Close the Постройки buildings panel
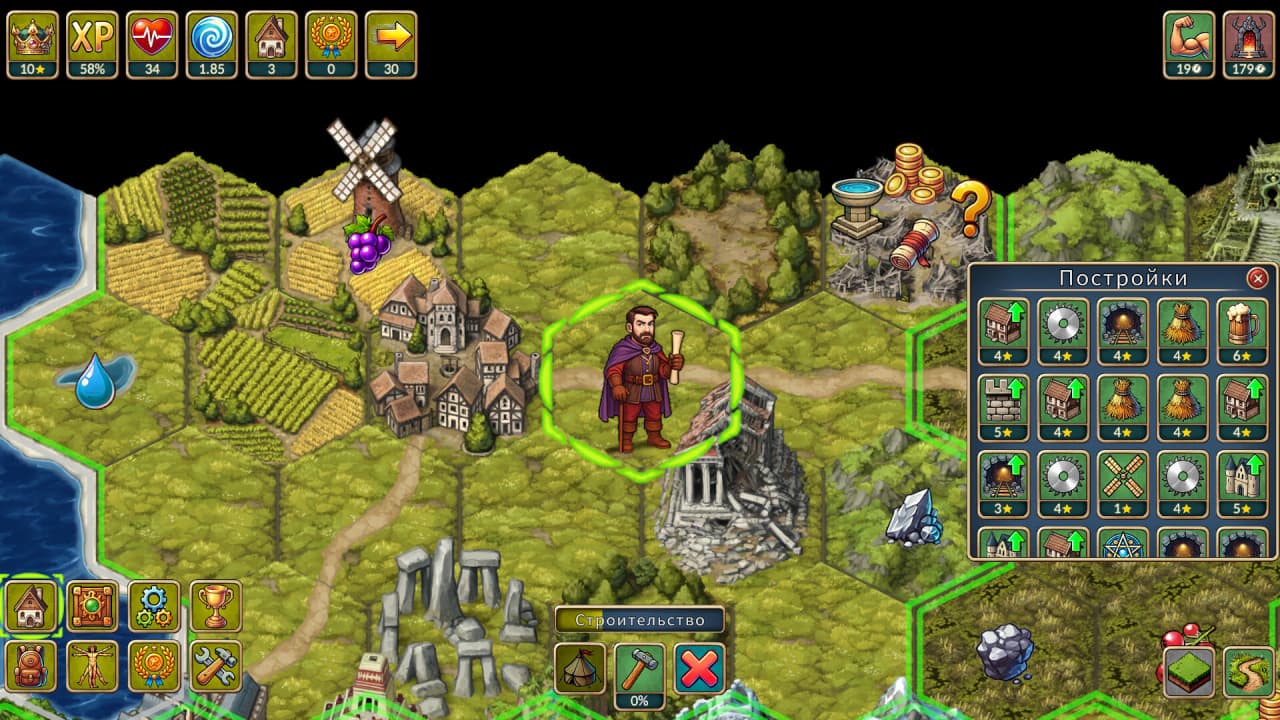Image resolution: width=1280 pixels, height=720 pixels. tap(1258, 278)
